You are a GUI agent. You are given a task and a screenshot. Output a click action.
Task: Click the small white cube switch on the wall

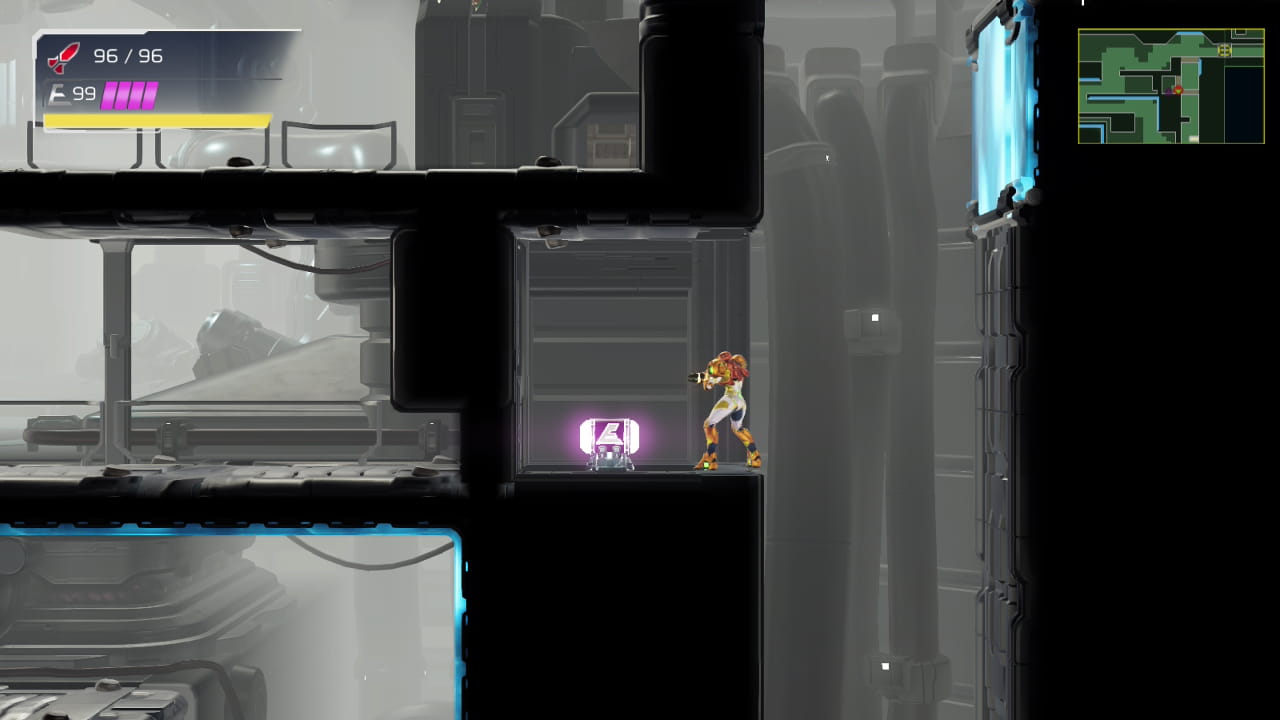pyautogui.click(x=873, y=318)
